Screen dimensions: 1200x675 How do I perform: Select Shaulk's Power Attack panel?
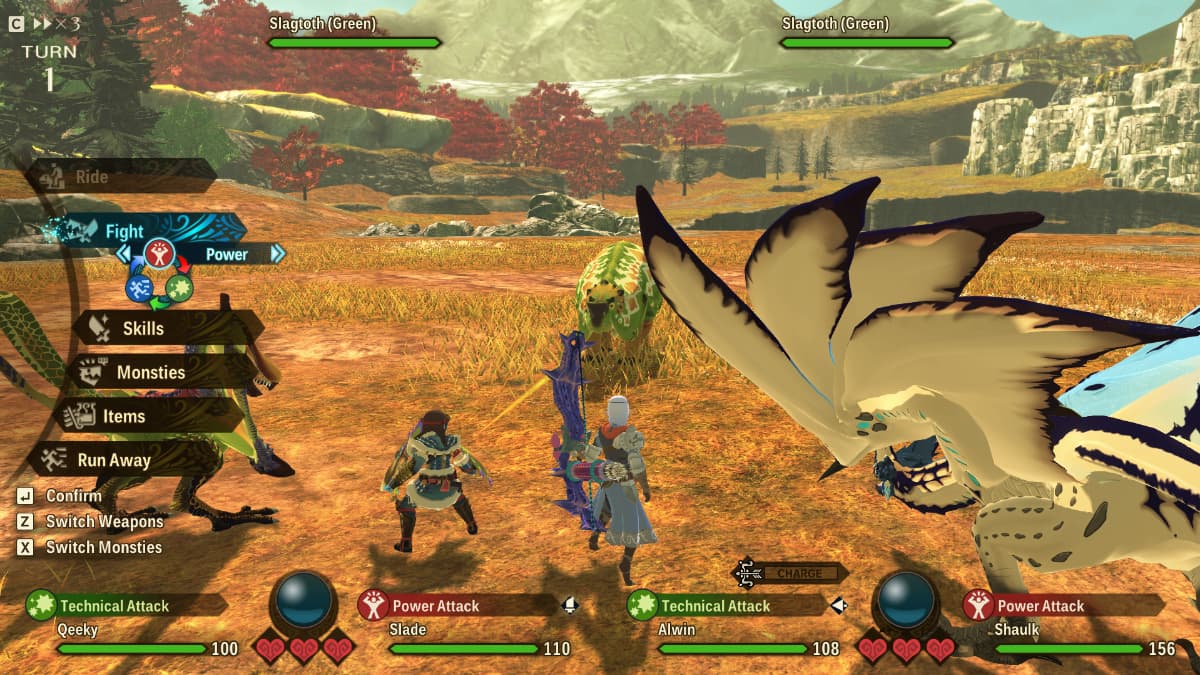1062,605
